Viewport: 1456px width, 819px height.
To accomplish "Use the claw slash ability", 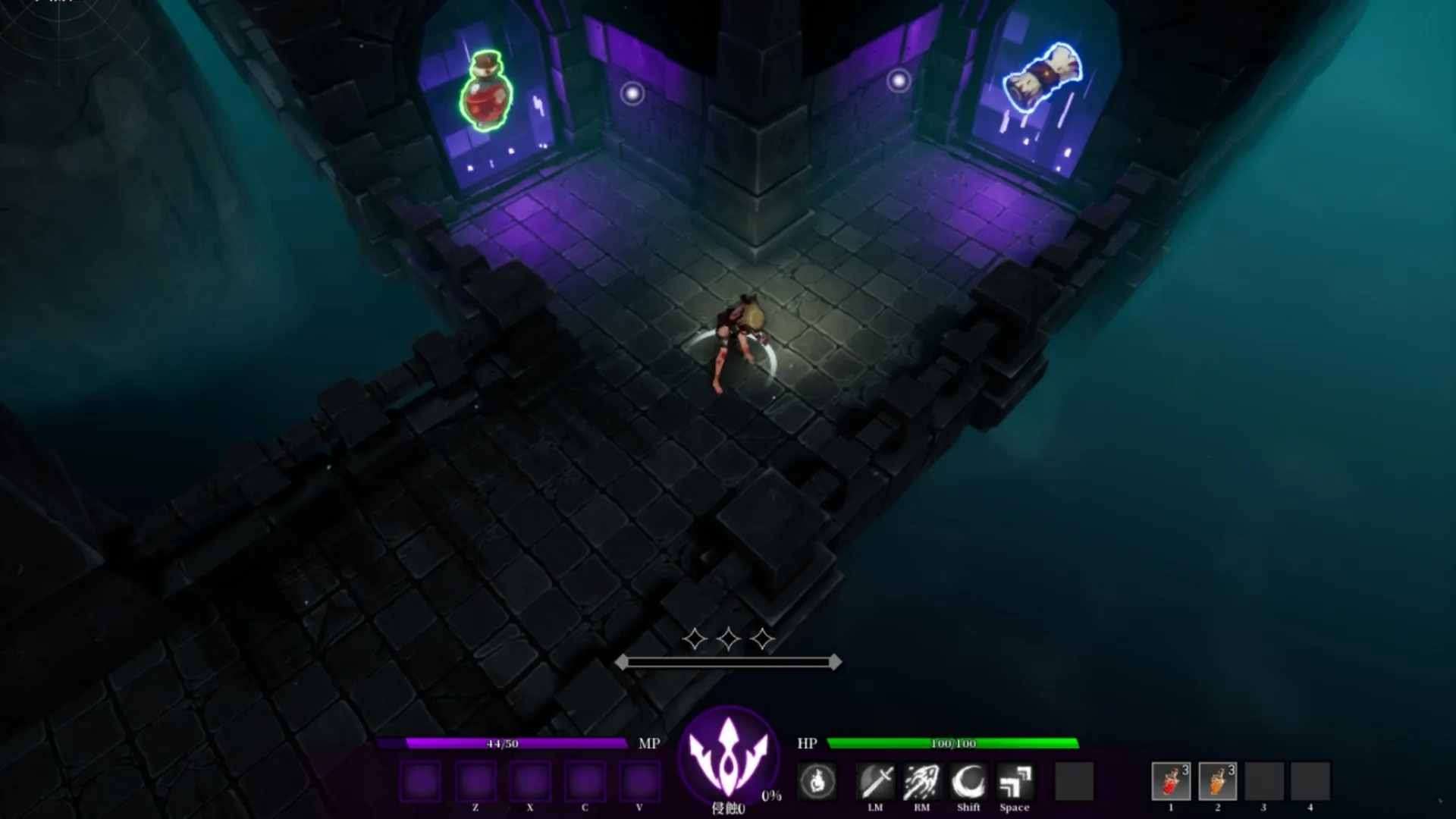I will (x=921, y=781).
